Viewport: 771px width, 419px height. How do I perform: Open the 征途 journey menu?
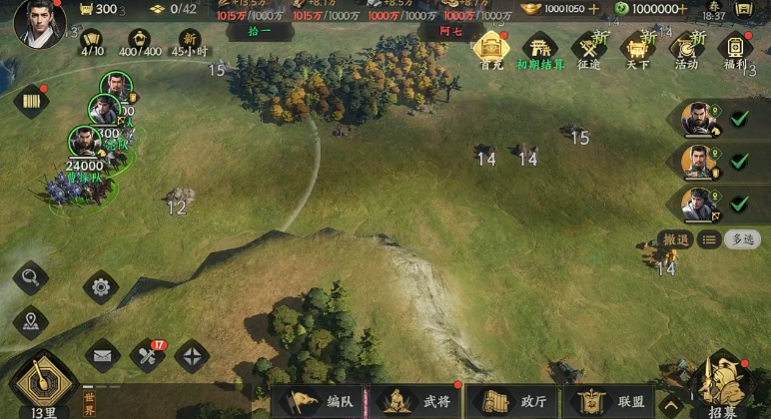point(590,48)
